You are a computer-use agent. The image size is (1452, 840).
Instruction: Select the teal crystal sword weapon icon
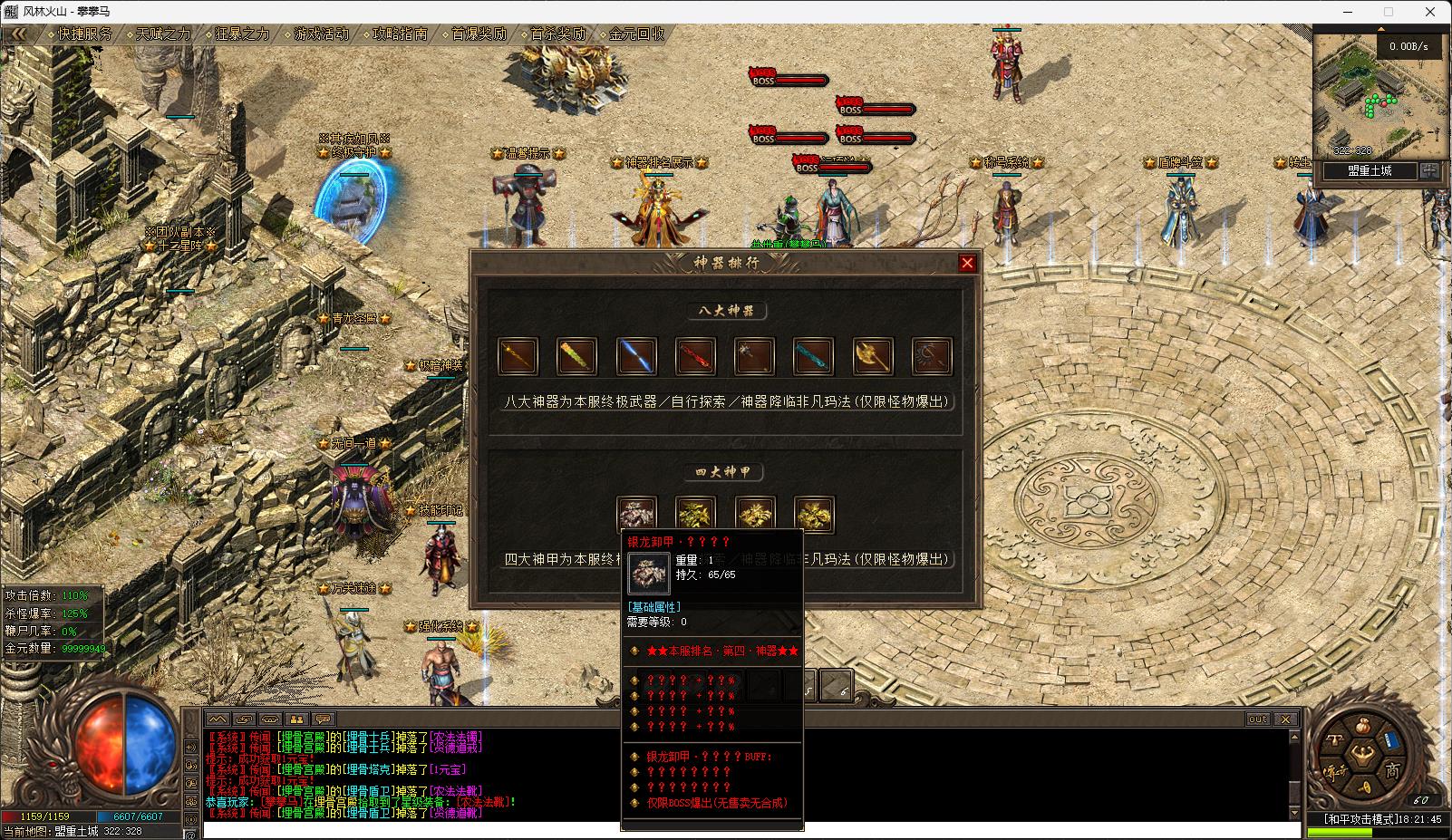[813, 356]
